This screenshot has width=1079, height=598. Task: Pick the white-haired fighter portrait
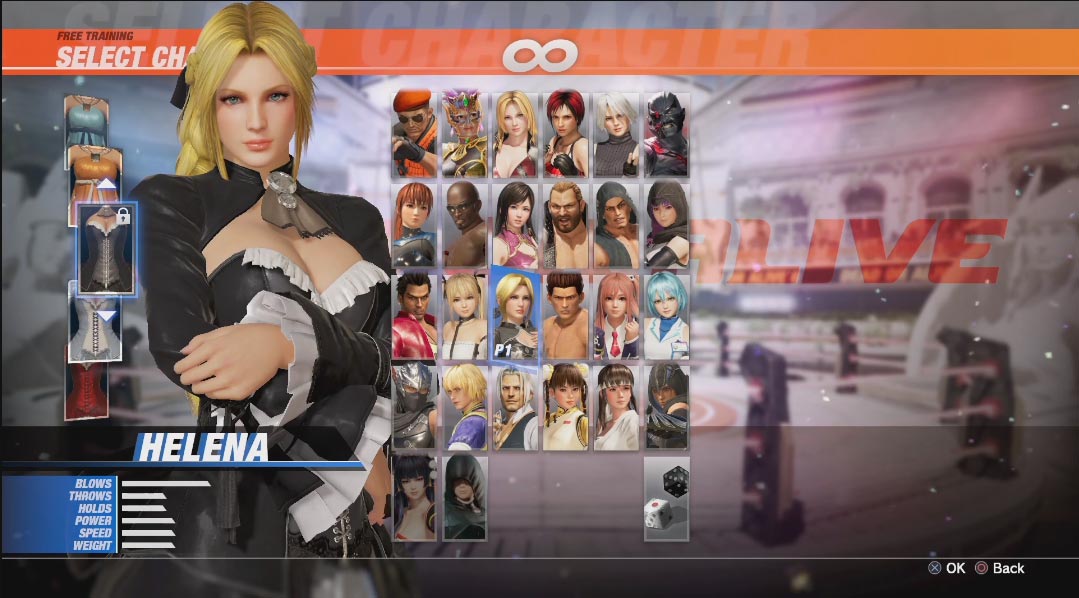pyautogui.click(x=616, y=134)
